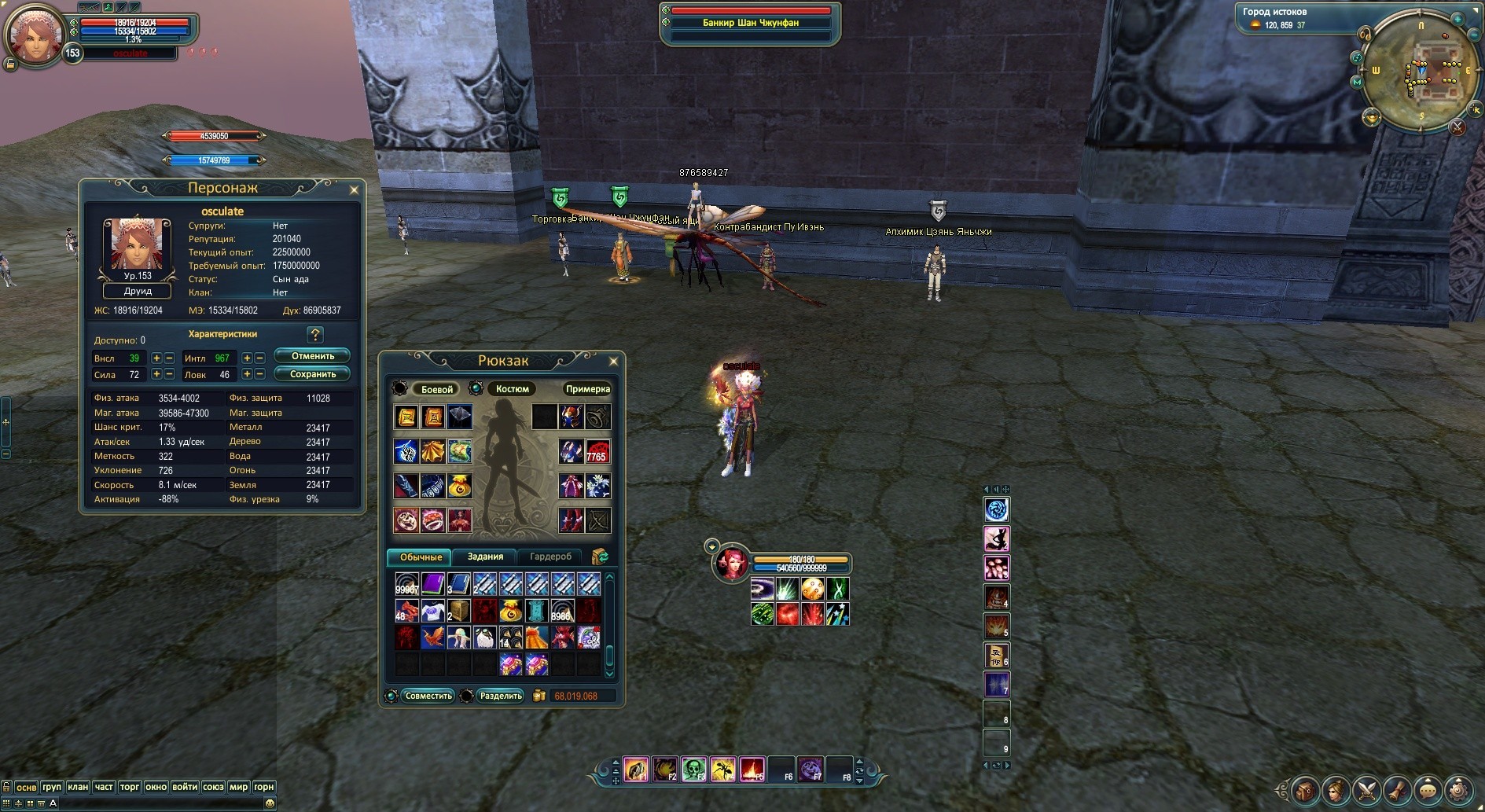Image resolution: width=1485 pixels, height=812 pixels.
Task: Click the Отменить button
Action: coord(312,356)
